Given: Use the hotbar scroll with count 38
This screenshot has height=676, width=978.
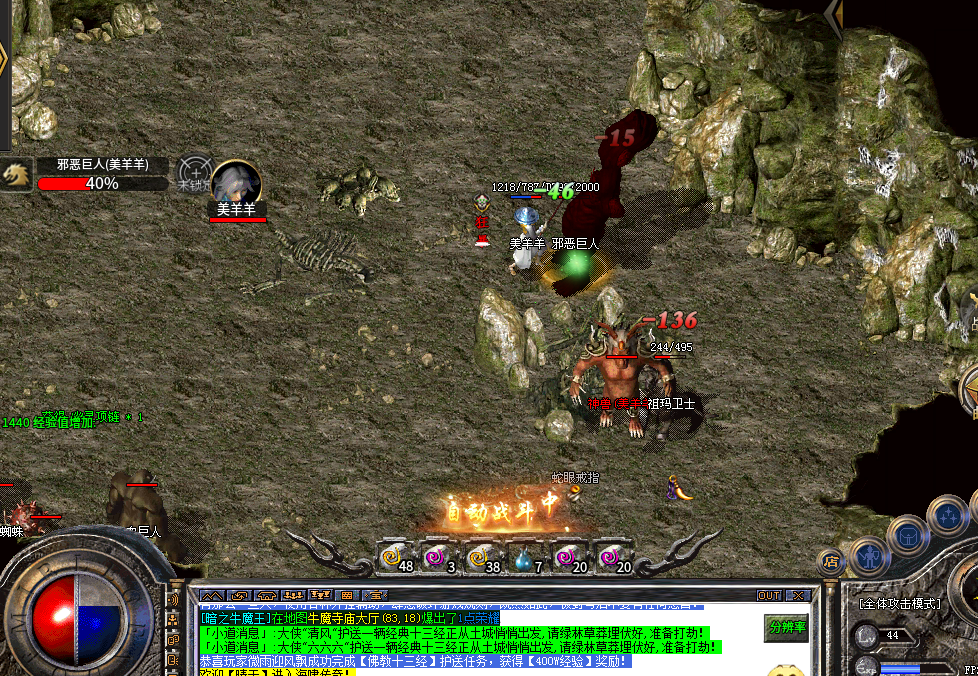Looking at the screenshot, I should click(x=479, y=557).
